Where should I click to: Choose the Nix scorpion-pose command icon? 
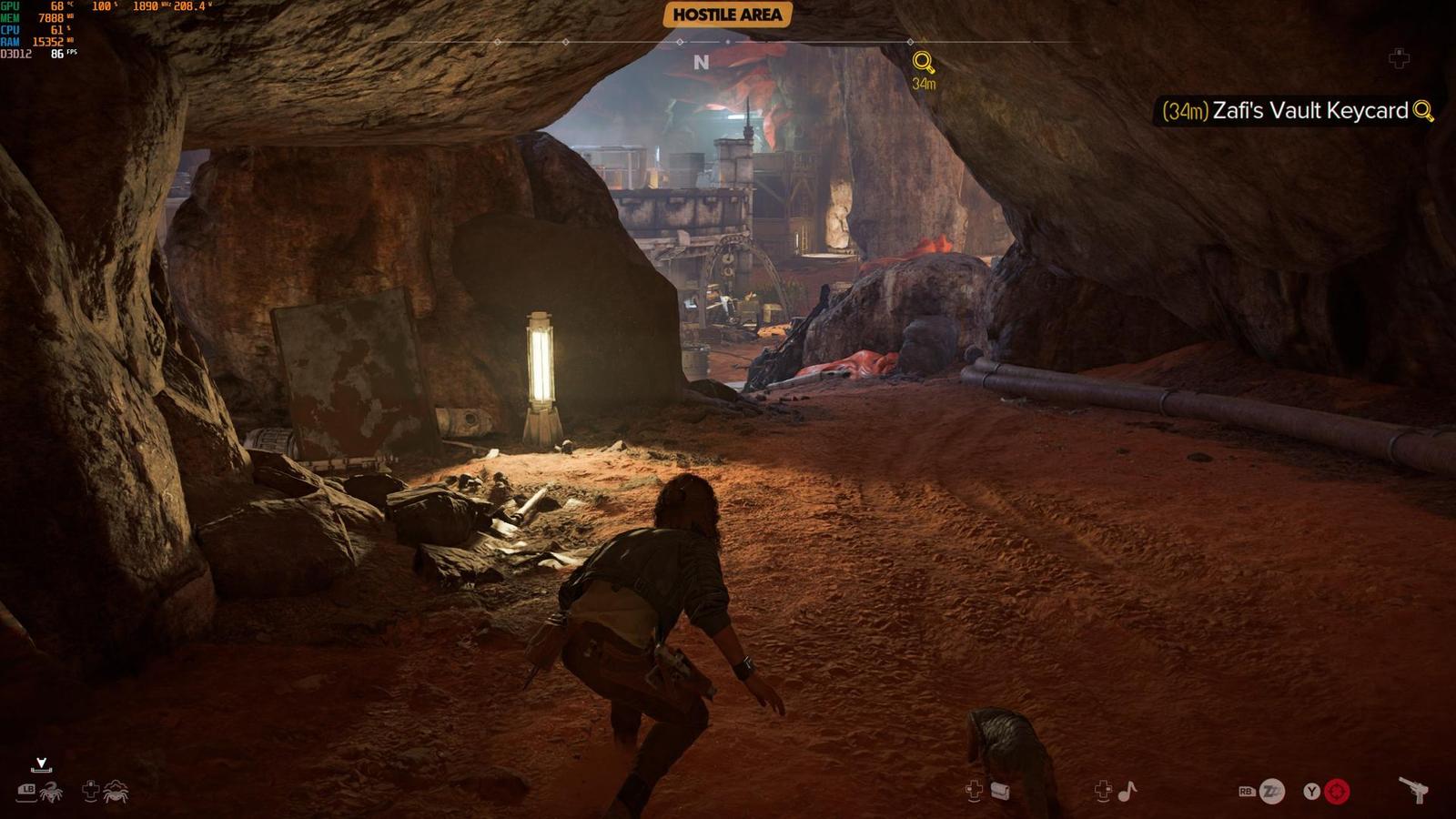tap(52, 792)
